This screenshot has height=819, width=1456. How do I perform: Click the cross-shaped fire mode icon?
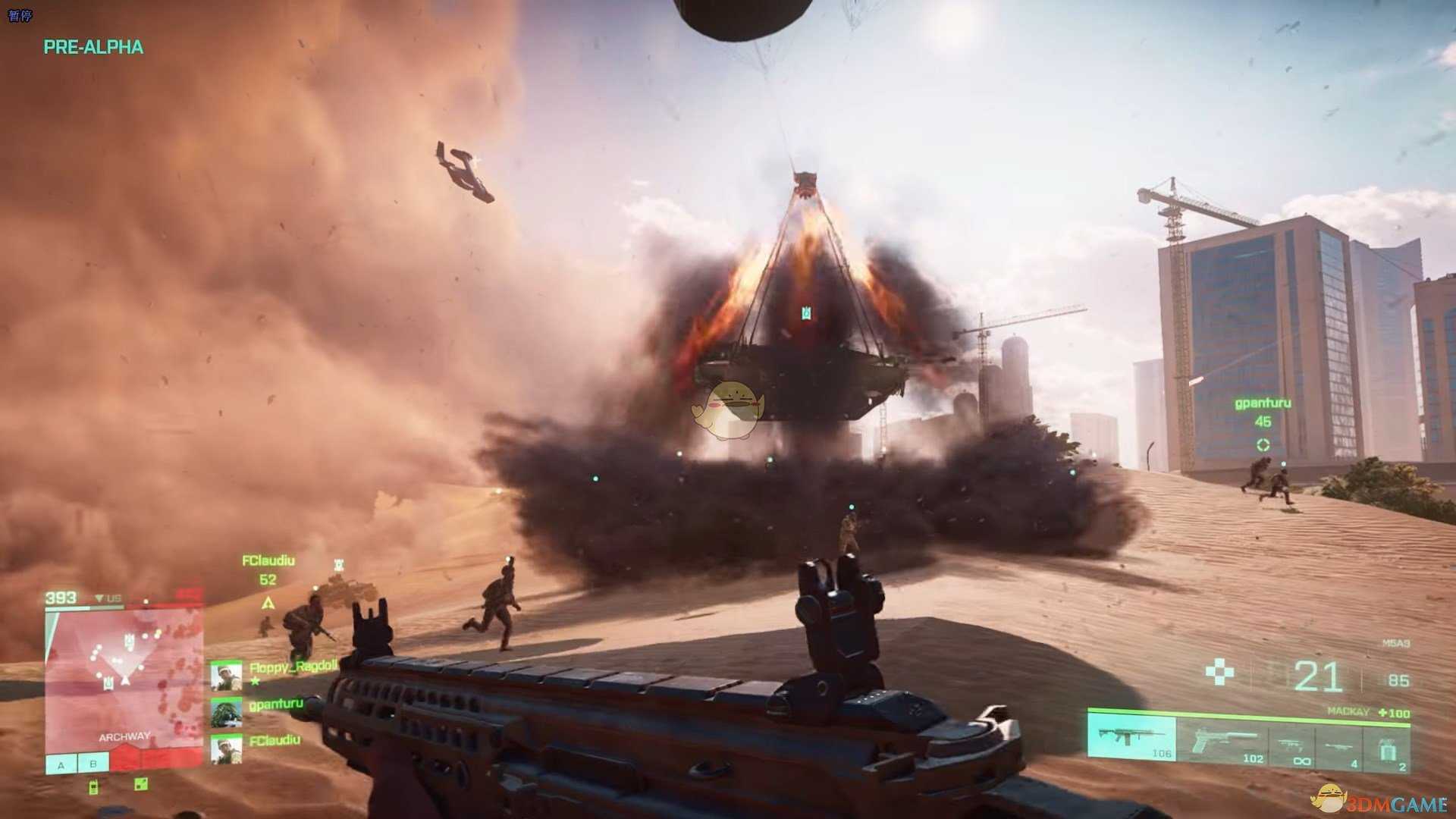1219,672
